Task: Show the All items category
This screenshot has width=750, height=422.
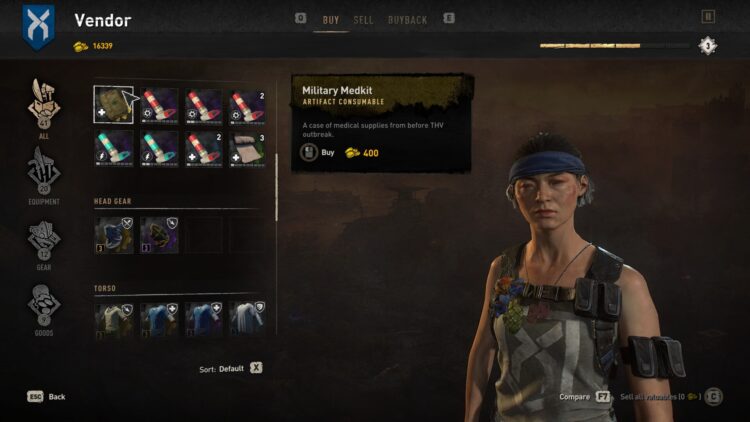Action: 44,107
